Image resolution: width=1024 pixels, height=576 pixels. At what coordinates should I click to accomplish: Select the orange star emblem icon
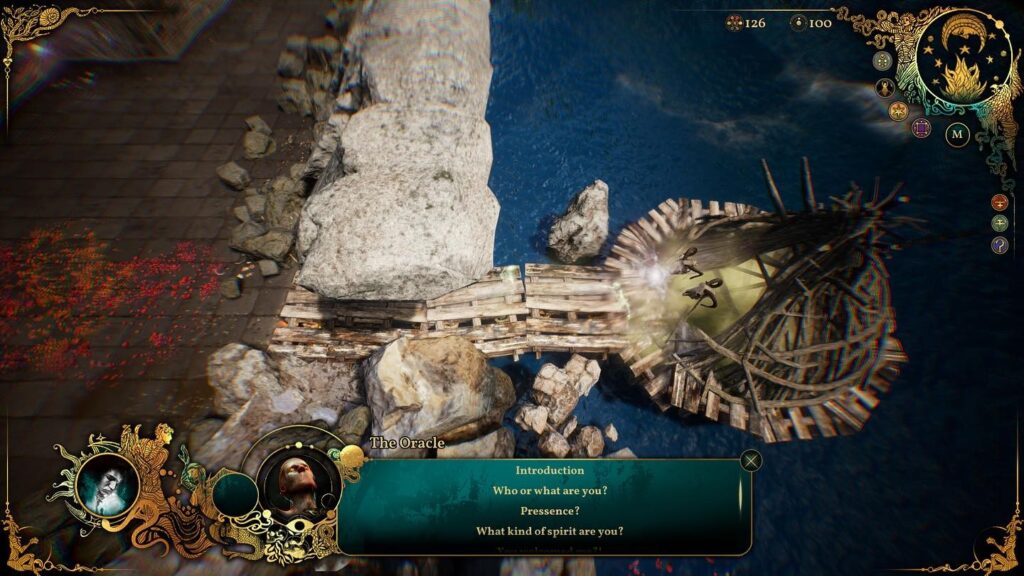tap(898, 110)
